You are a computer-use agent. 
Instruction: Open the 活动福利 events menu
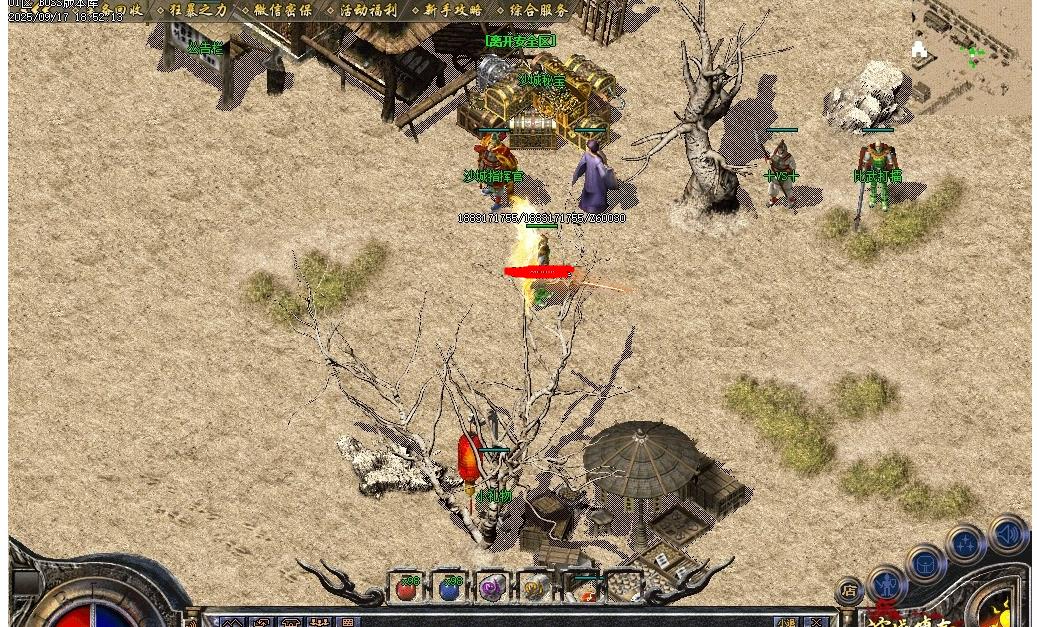tap(367, 10)
